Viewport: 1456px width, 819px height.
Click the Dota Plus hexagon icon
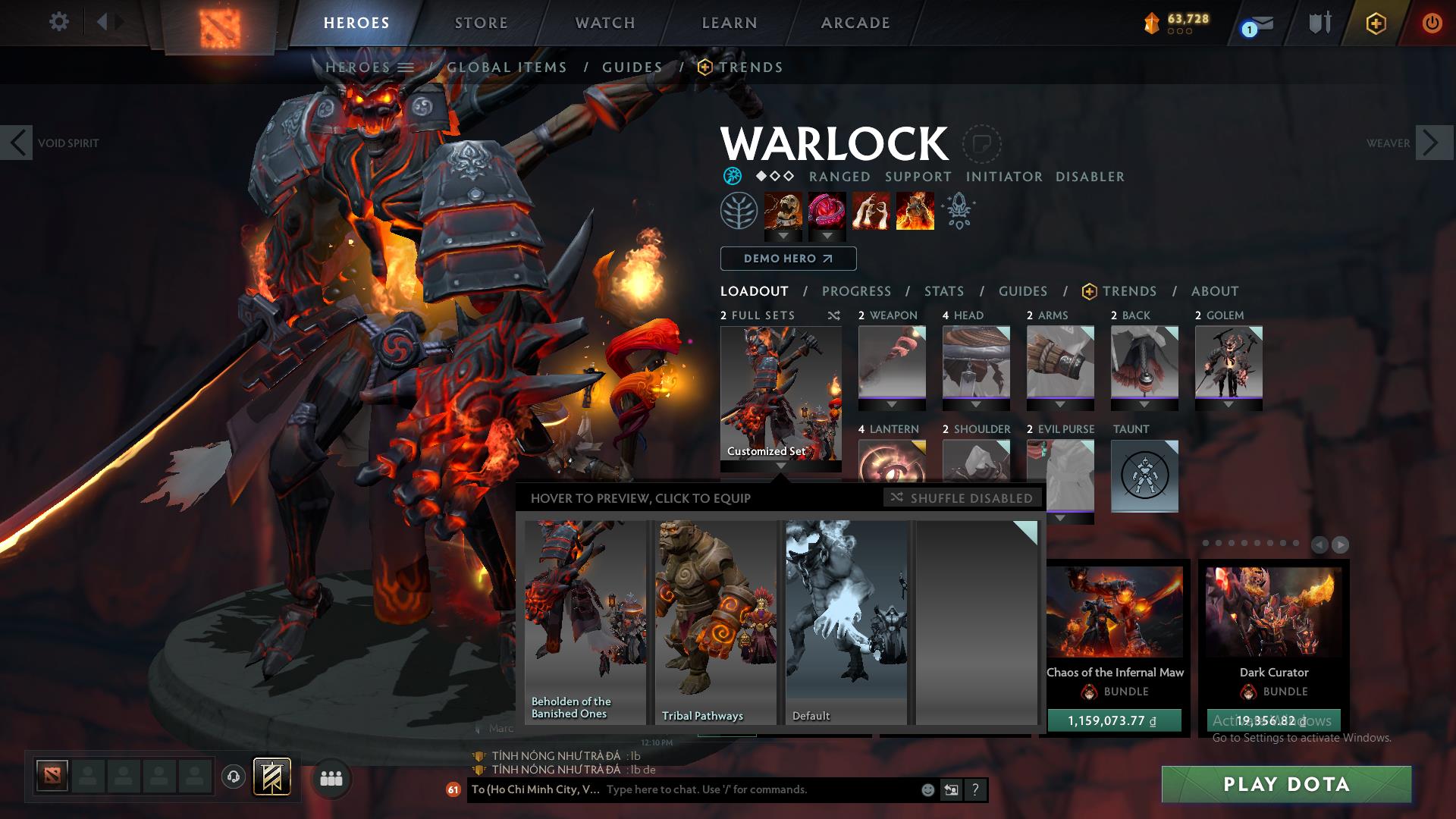point(1375,24)
